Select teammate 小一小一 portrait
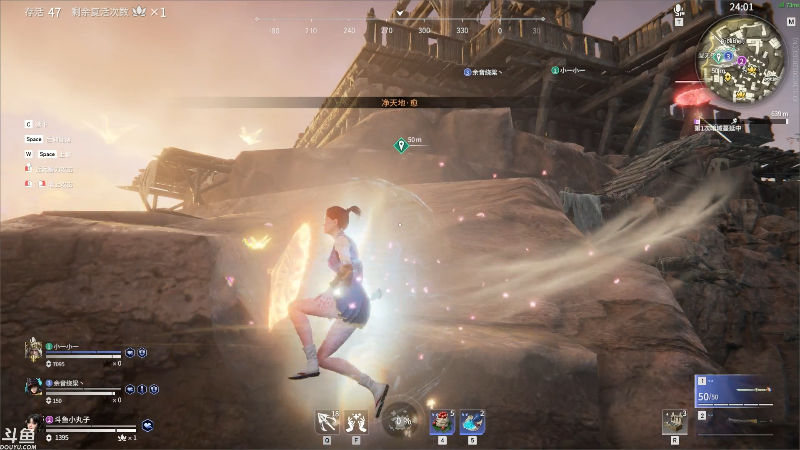The height and width of the screenshot is (450, 800). [x=33, y=350]
